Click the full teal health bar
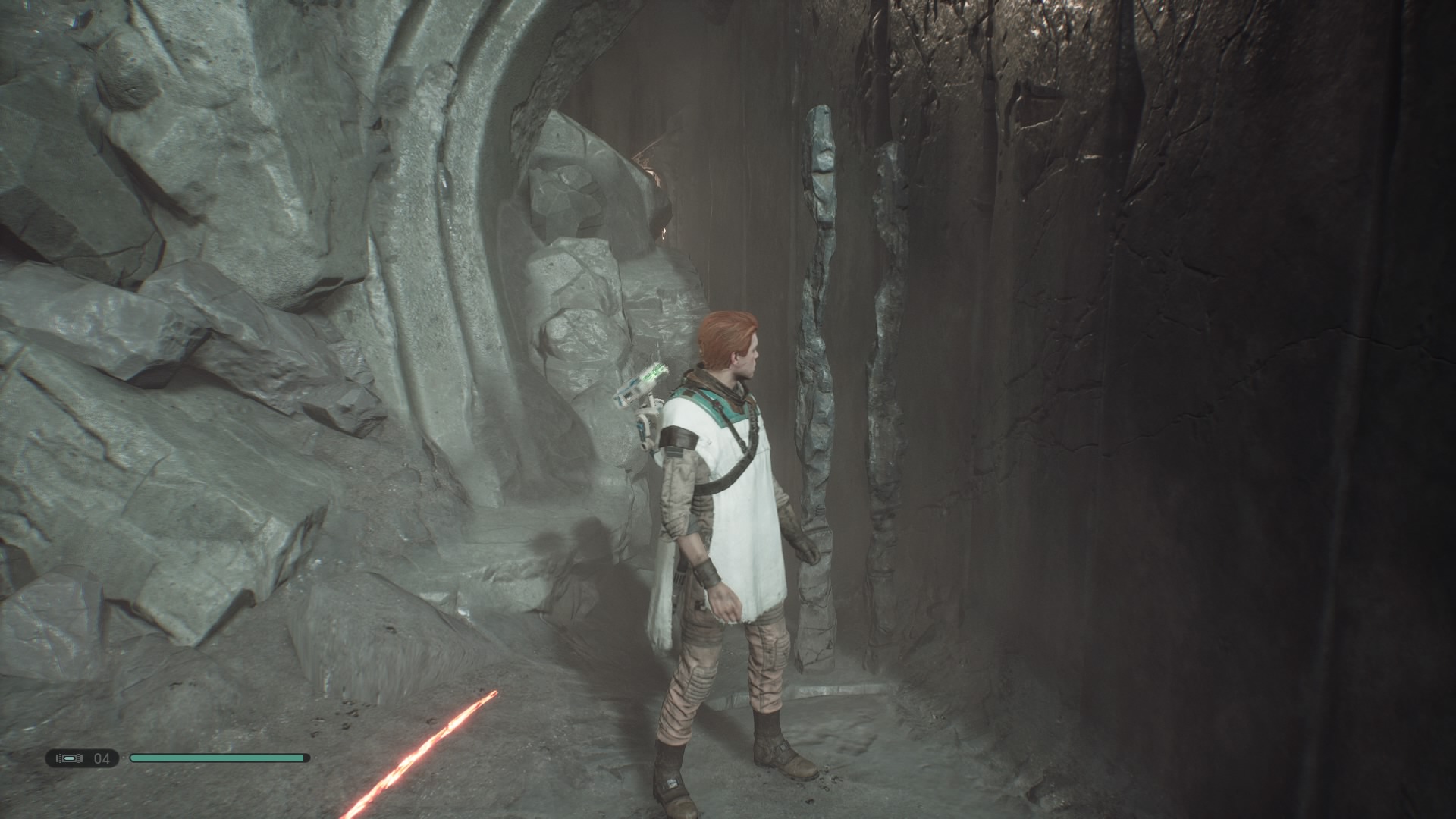Image resolution: width=1456 pixels, height=819 pixels. (220, 758)
